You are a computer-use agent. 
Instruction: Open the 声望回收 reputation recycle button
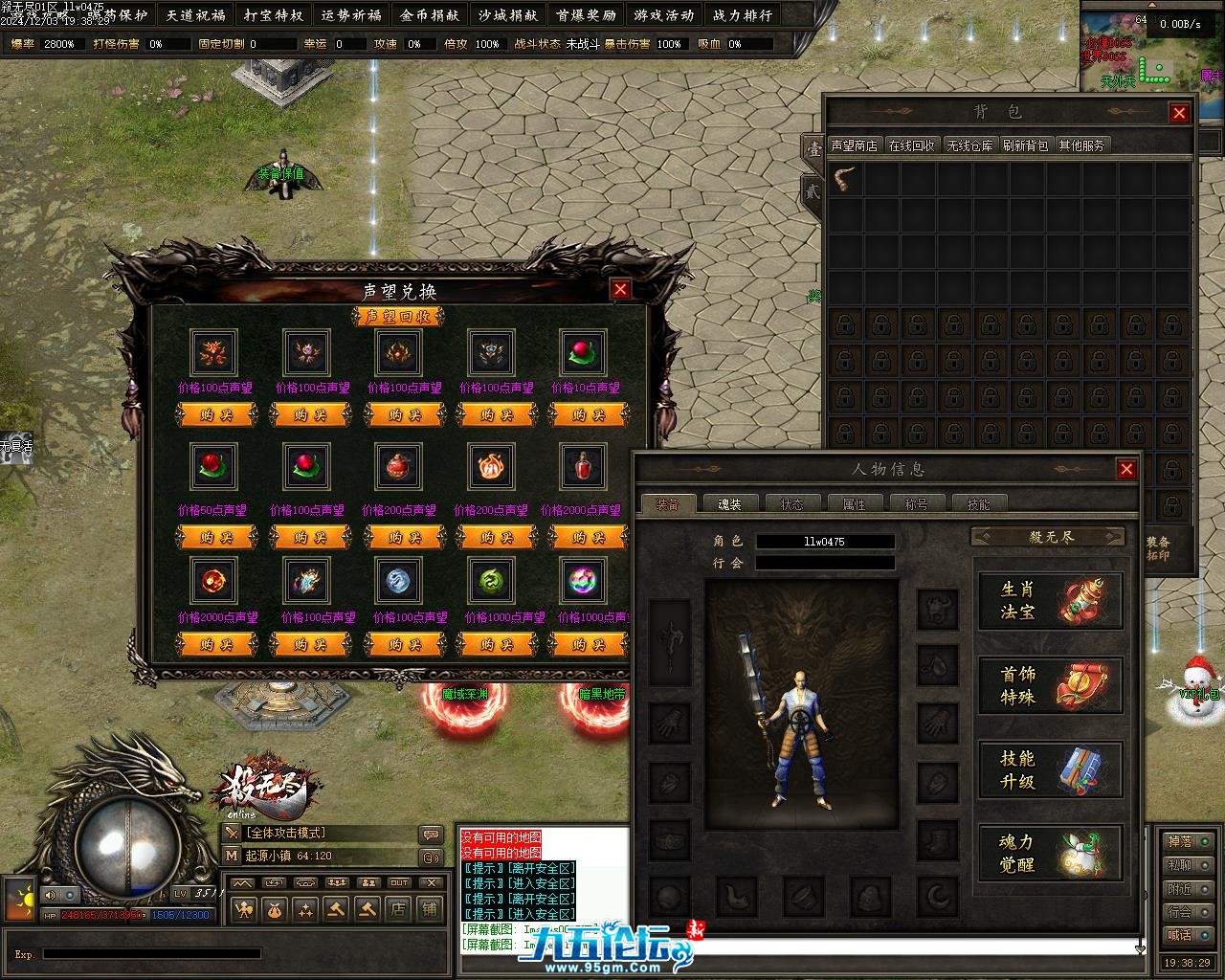(399, 317)
